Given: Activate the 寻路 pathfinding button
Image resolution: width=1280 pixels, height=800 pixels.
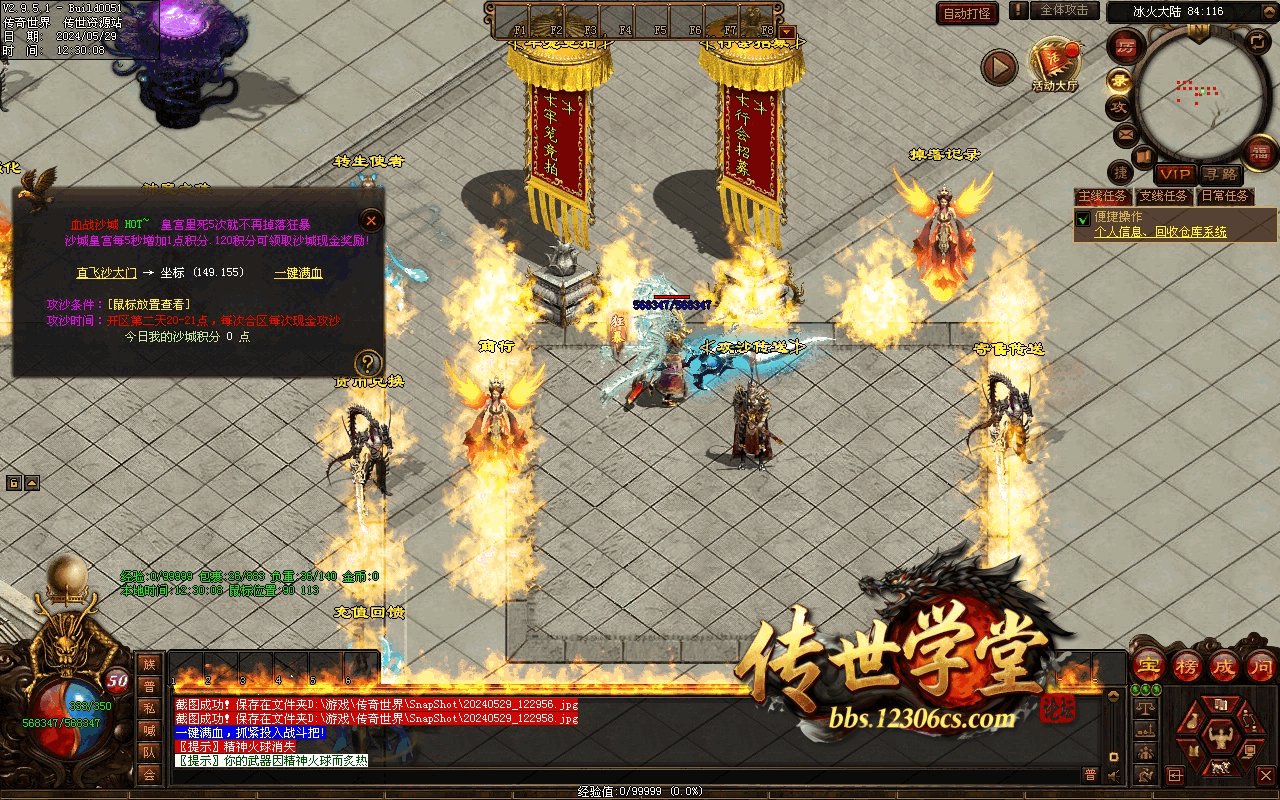Looking at the screenshot, I should tap(1219, 173).
